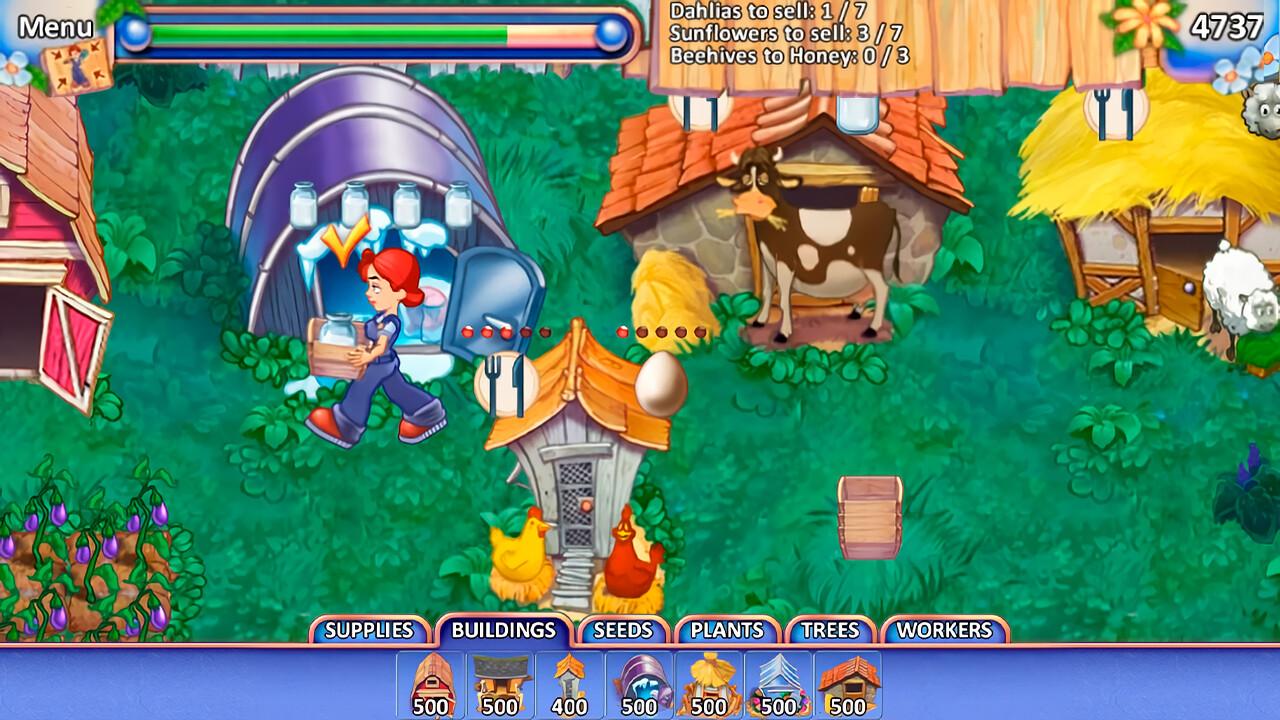Pick the purple ice-house building
This screenshot has width=1280, height=720.
tap(639, 684)
